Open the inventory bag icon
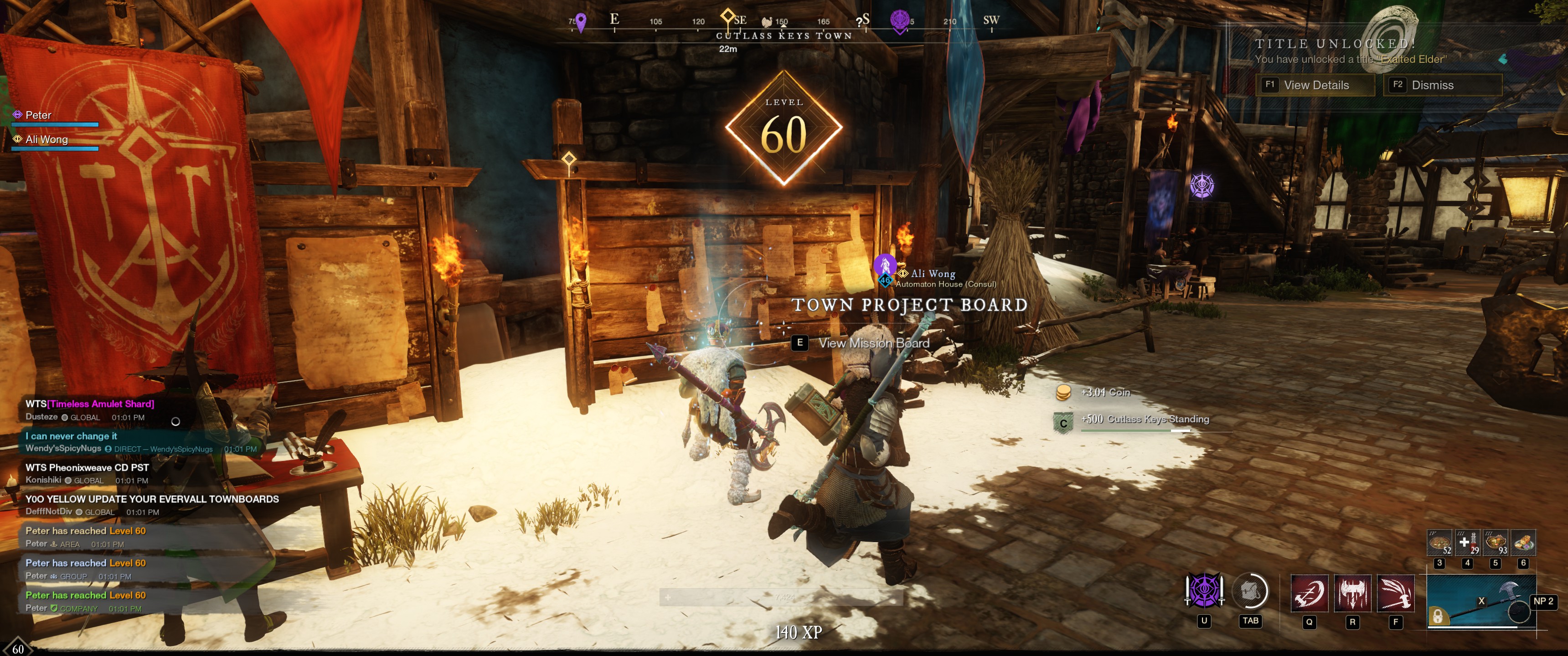 (1250, 591)
